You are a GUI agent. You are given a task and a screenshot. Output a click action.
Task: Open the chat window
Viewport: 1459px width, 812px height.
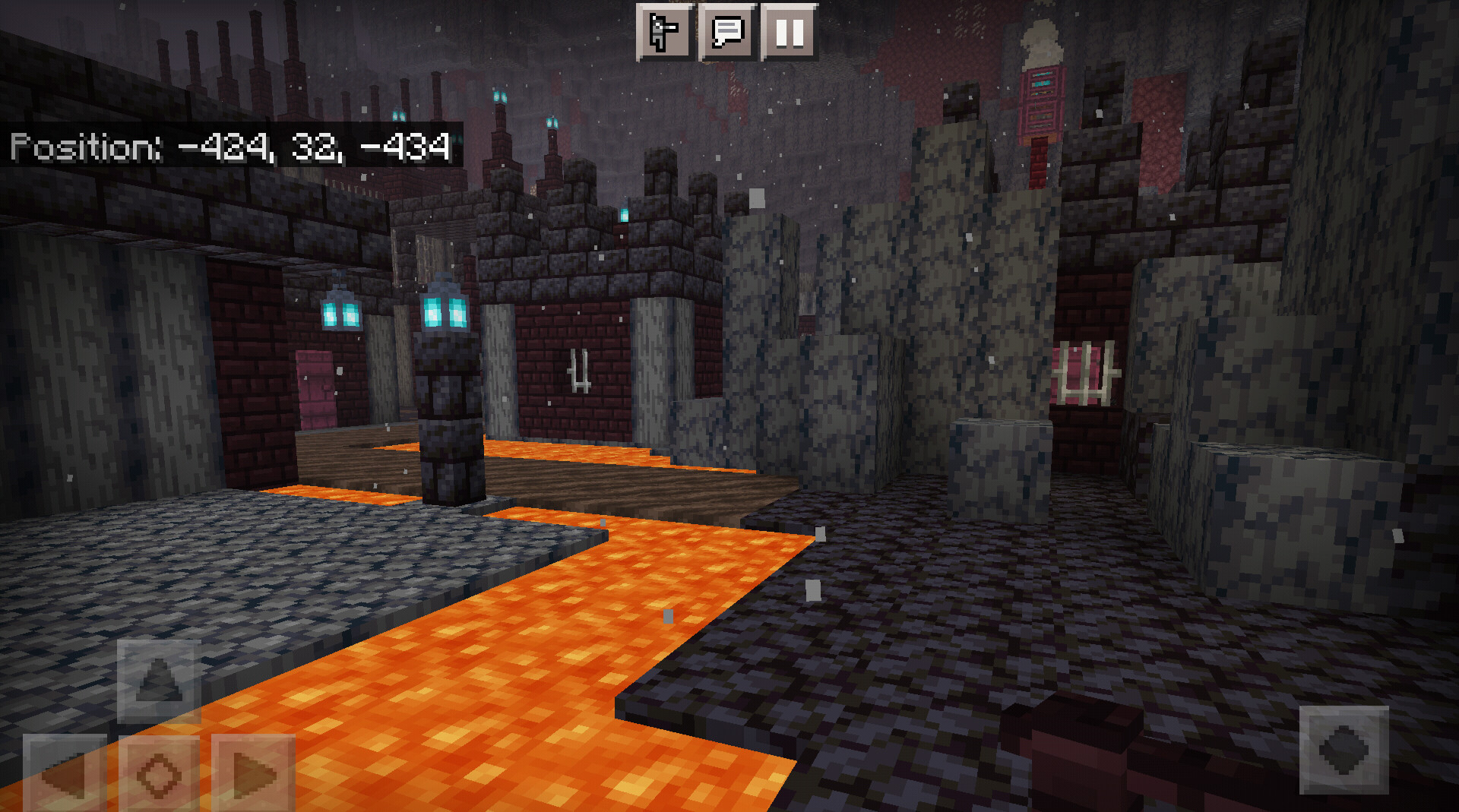727,32
